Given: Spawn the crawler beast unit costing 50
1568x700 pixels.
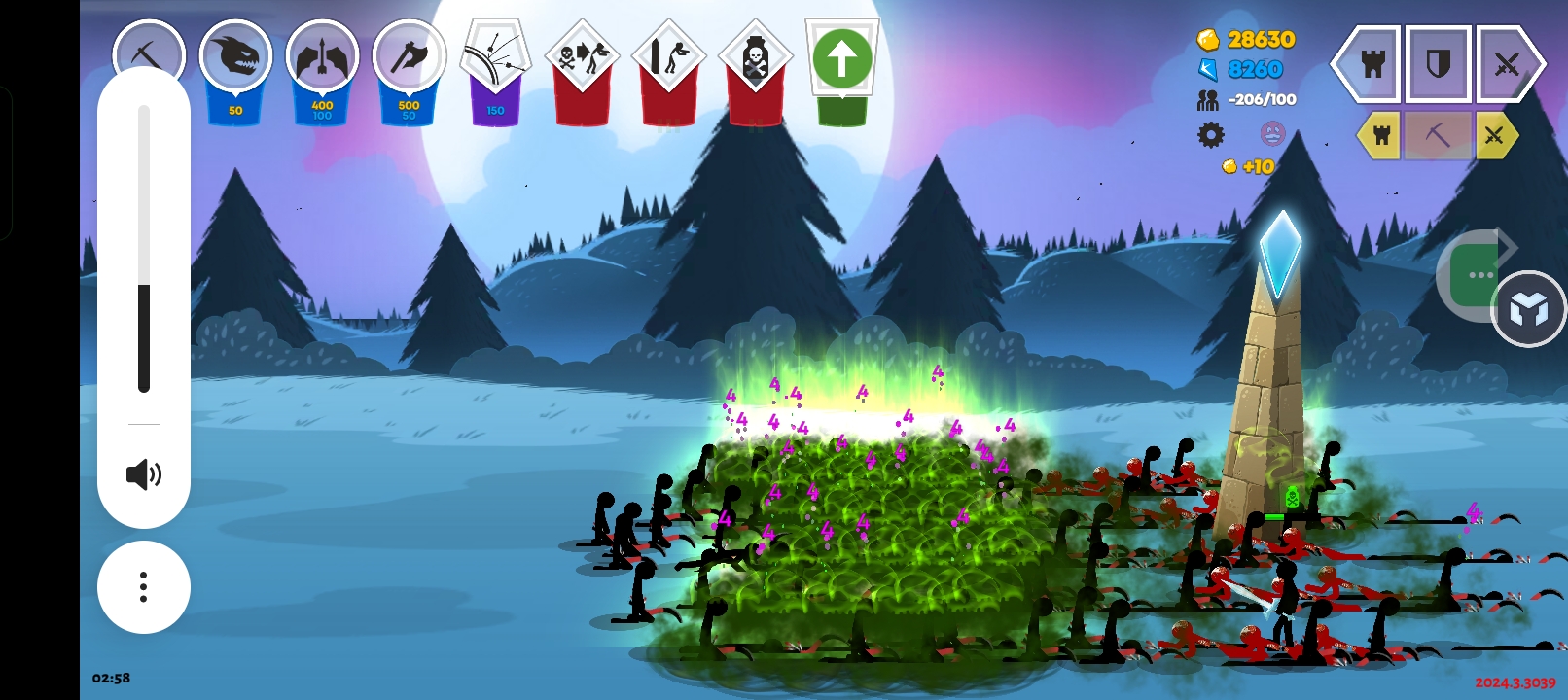Looking at the screenshot, I should click(x=235, y=58).
